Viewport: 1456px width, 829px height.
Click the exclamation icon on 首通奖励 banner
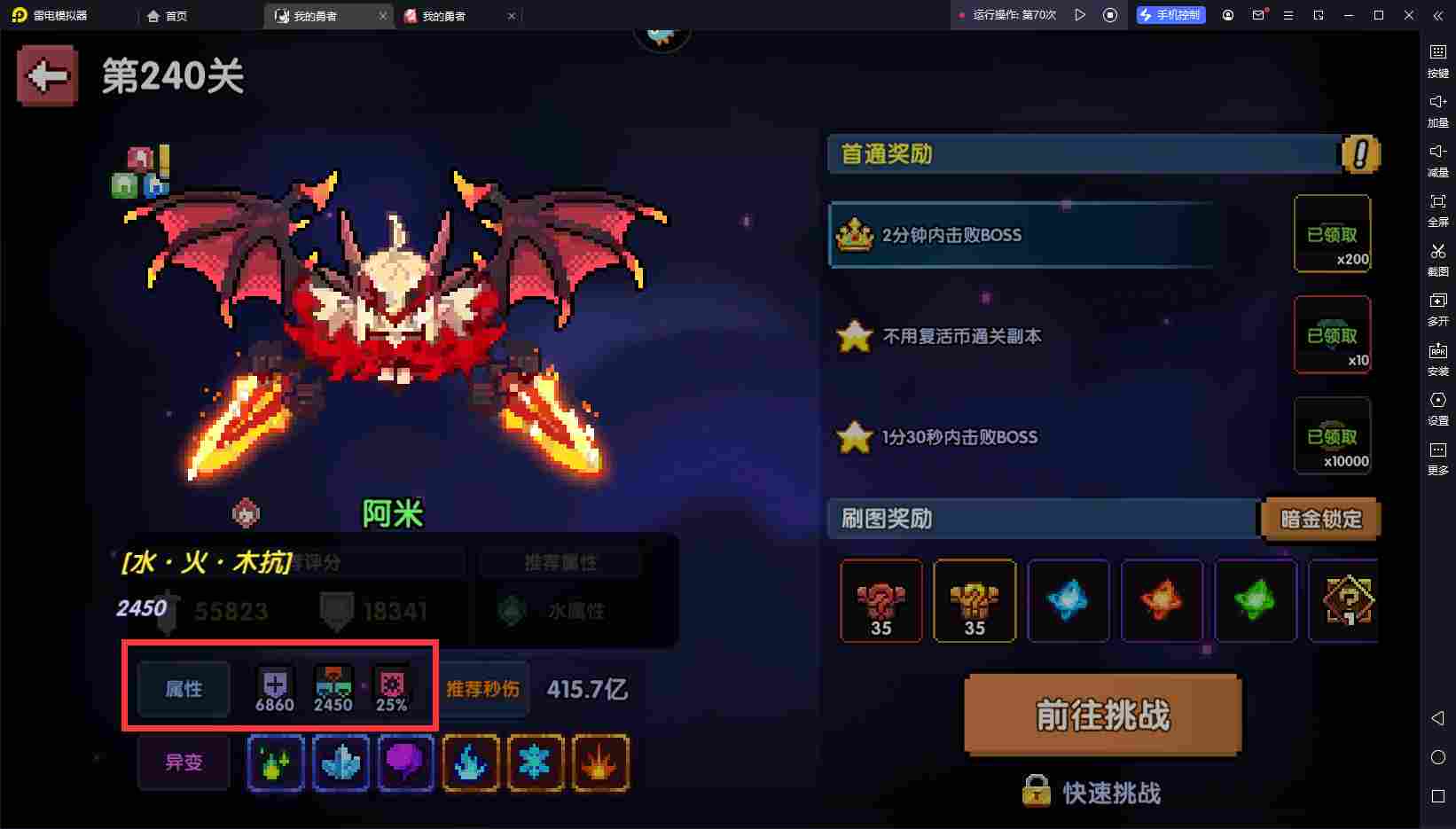1358,153
